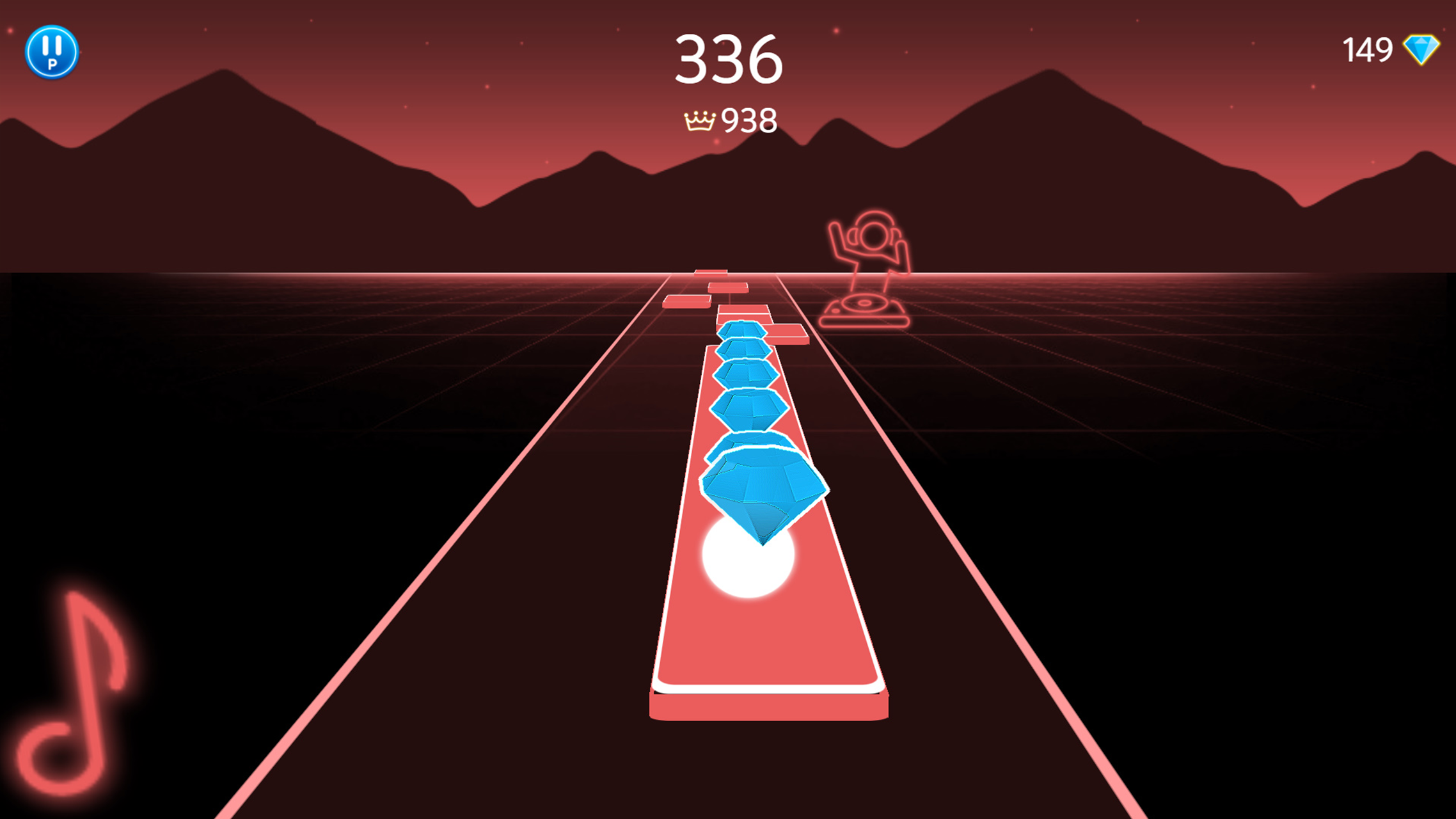This screenshot has height=819, width=1456.
Task: Select the gem total 149 text
Action: pyautogui.click(x=1368, y=49)
